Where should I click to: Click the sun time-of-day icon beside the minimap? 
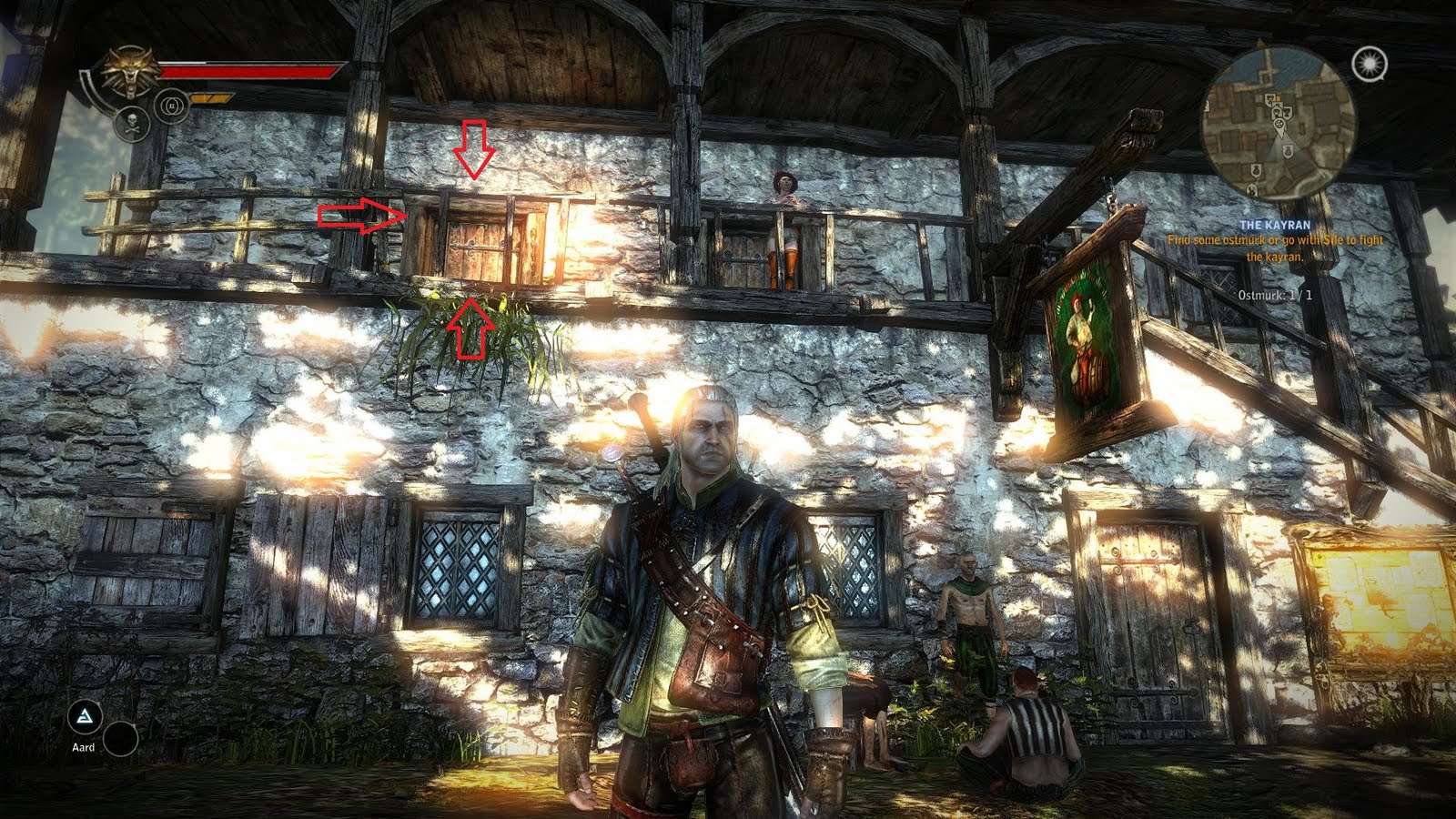click(x=1370, y=64)
